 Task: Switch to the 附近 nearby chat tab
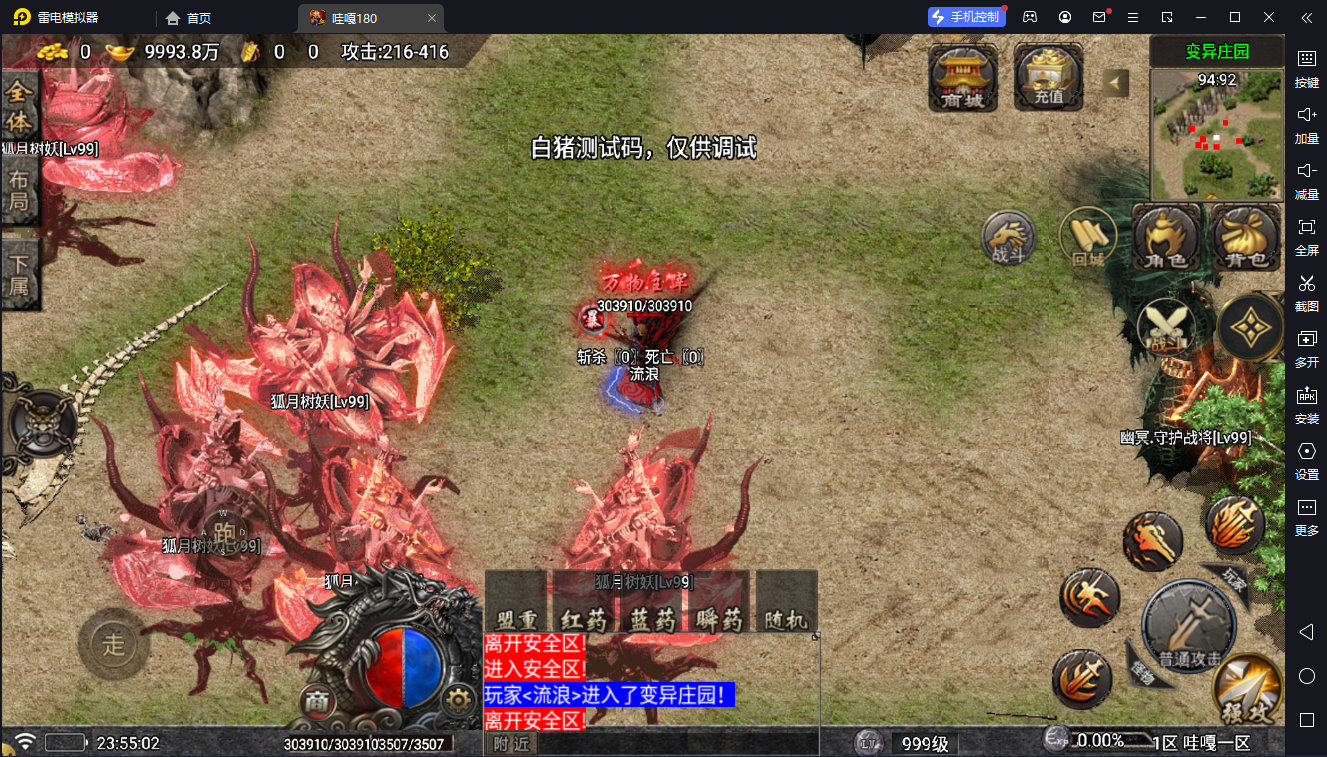pos(510,743)
